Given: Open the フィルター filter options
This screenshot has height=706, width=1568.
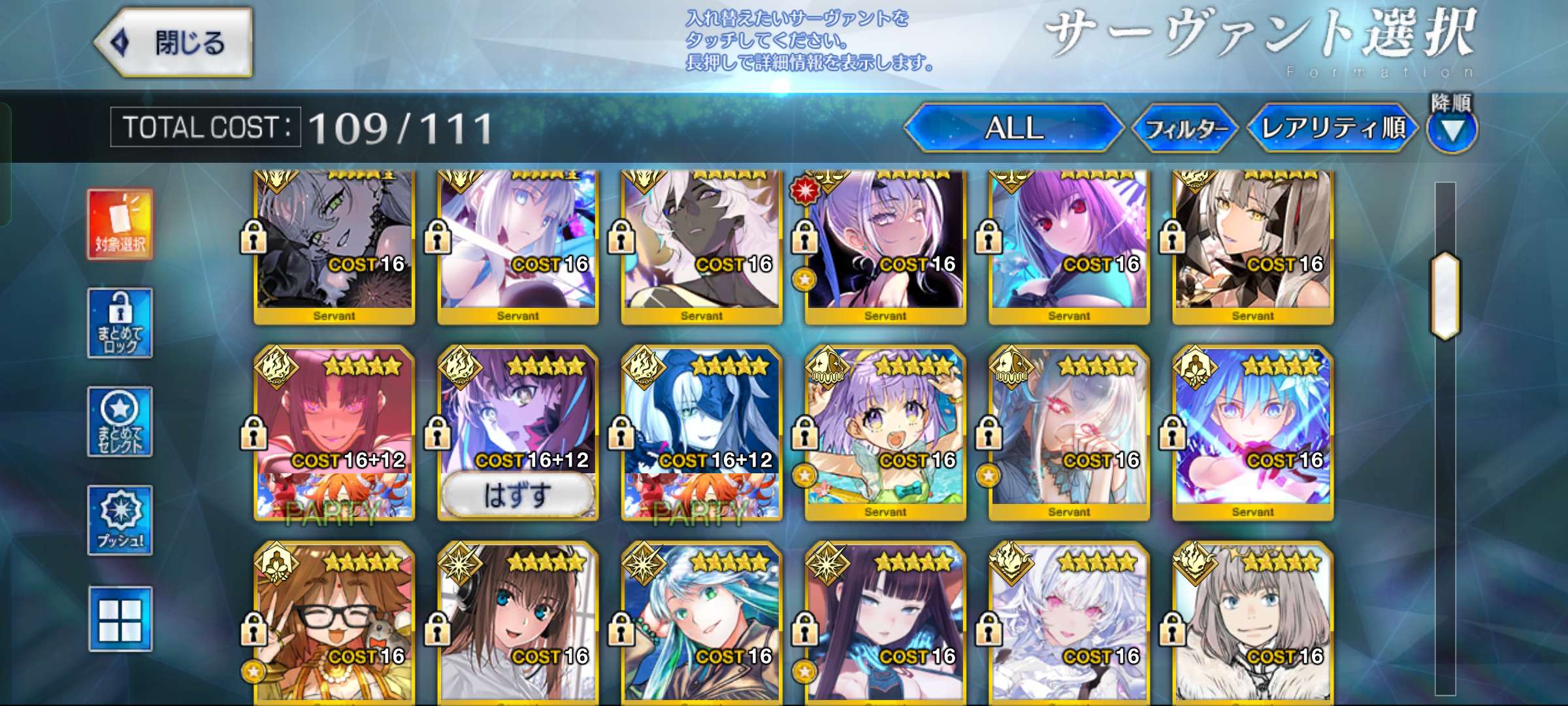Looking at the screenshot, I should pos(1186,129).
